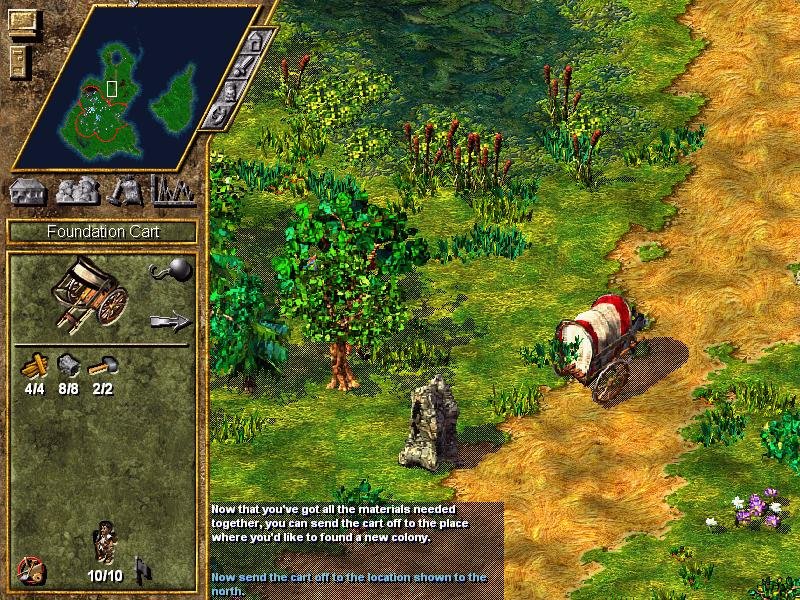Screen dimensions: 800x600
Task: Click the arrow icon in the cart panel
Action: 169,321
